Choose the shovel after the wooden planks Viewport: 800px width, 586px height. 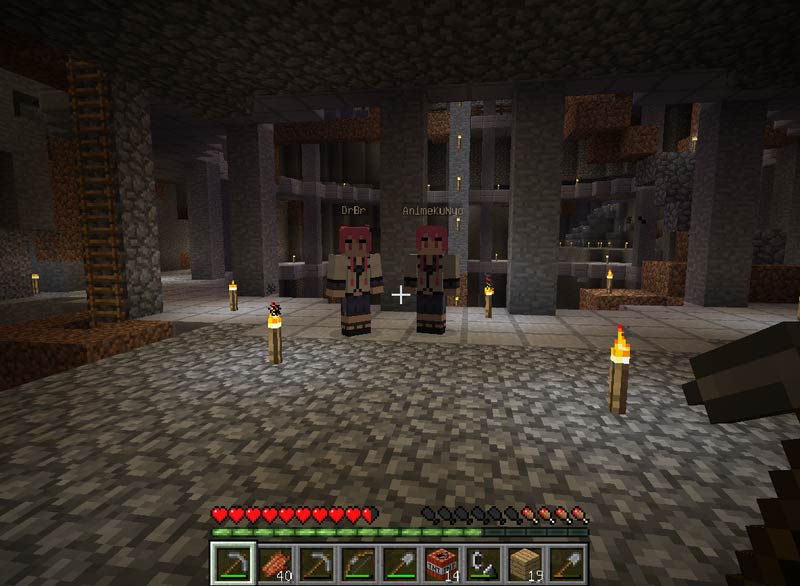click(565, 563)
